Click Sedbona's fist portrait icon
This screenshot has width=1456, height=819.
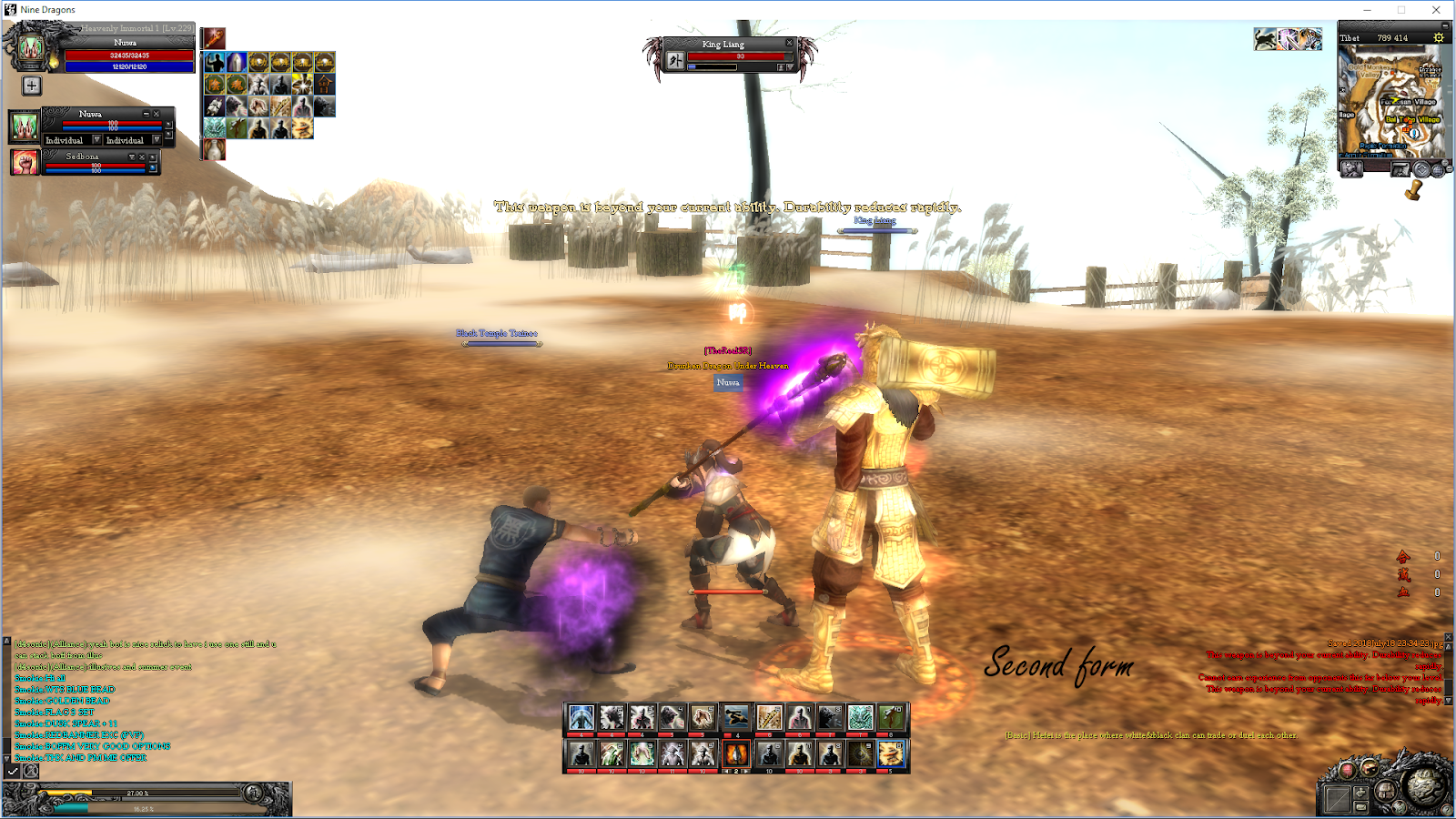[x=25, y=163]
